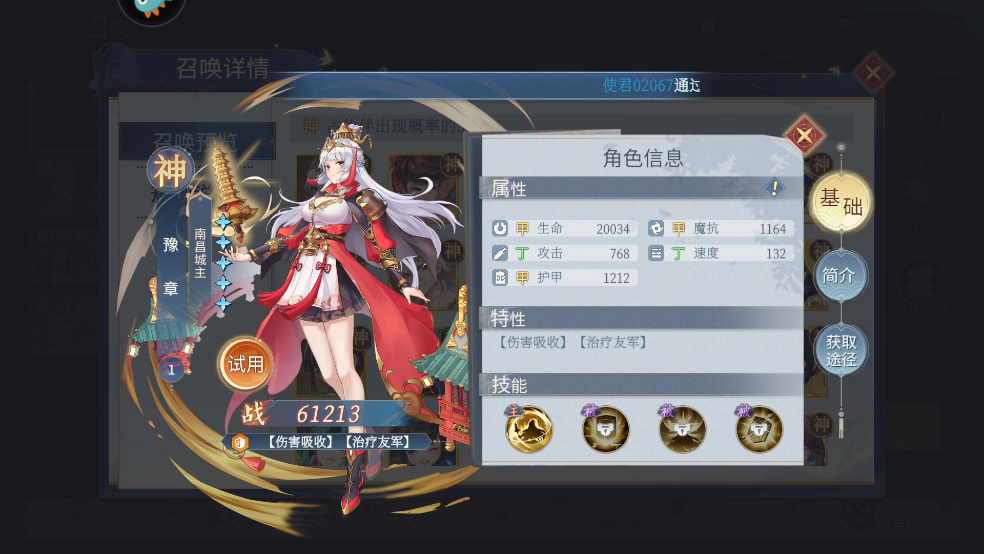Show the 获取途径 tab
Screen dimensions: 984x554
pyautogui.click(x=840, y=350)
